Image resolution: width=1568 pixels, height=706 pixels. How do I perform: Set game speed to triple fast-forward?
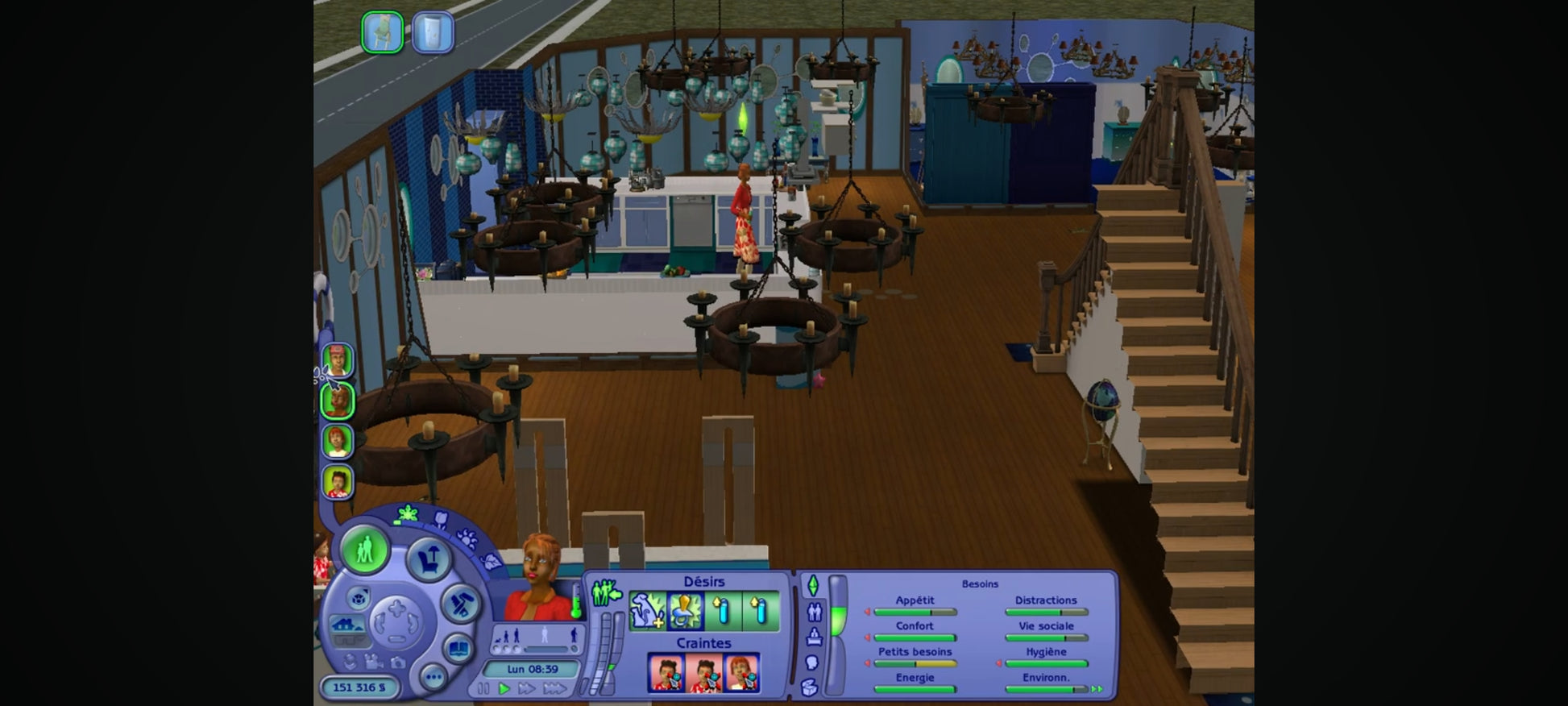[554, 688]
